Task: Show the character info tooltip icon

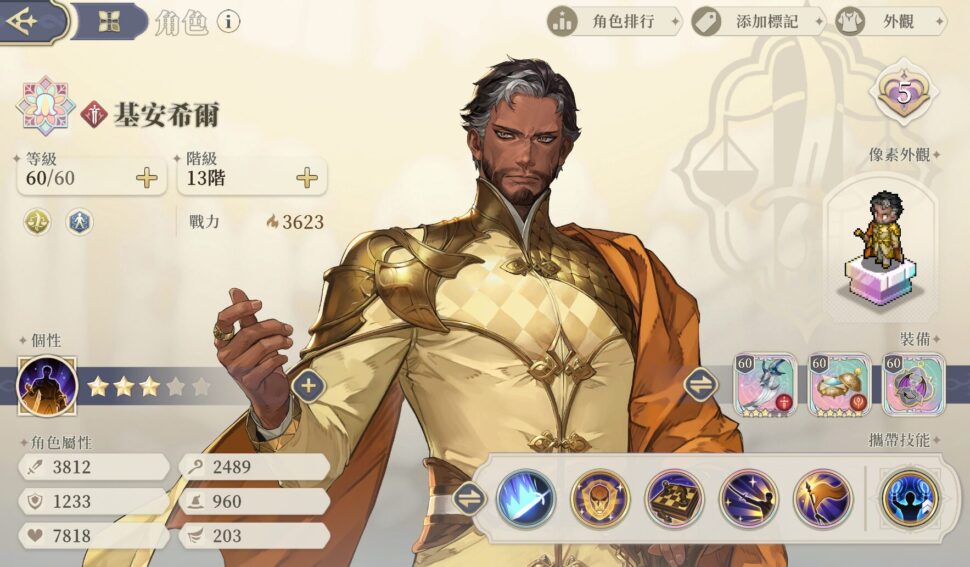Action: tap(228, 21)
